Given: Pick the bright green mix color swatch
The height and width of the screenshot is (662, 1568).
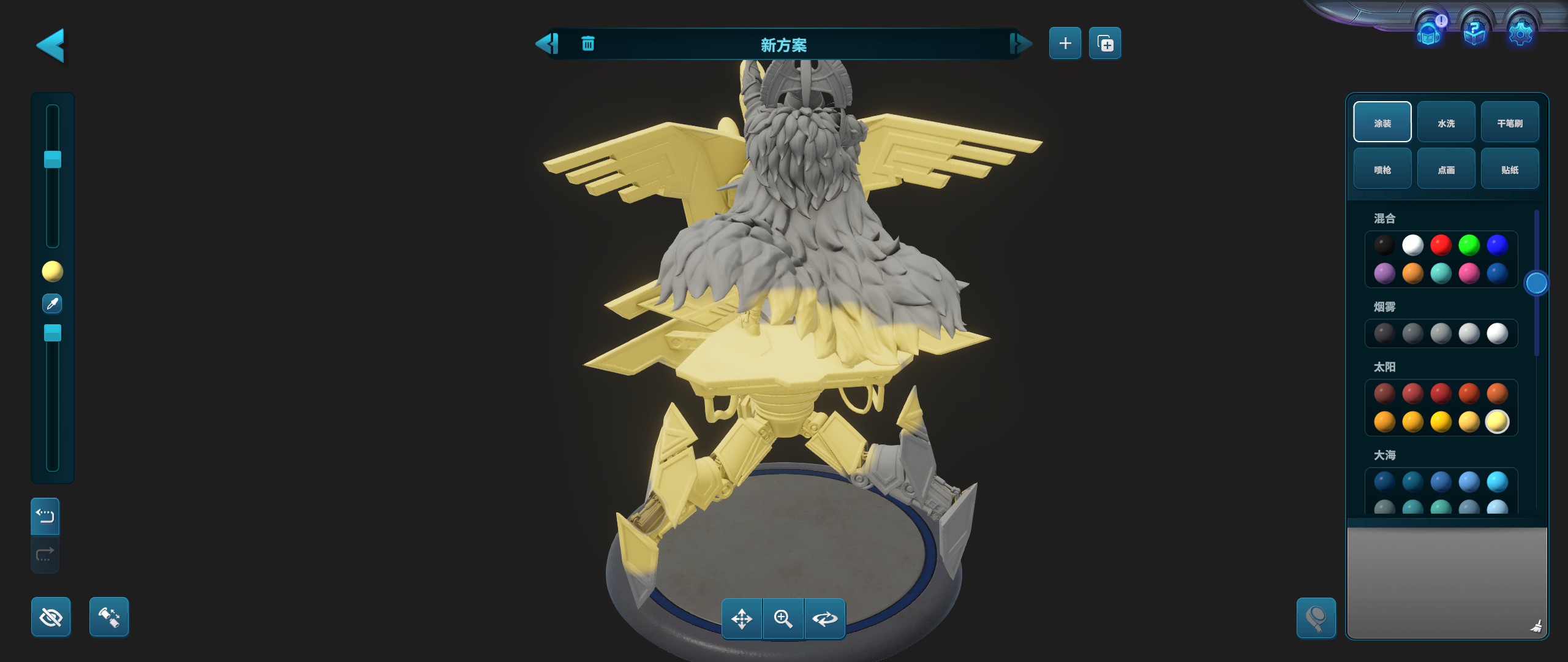Looking at the screenshot, I should [x=1469, y=245].
